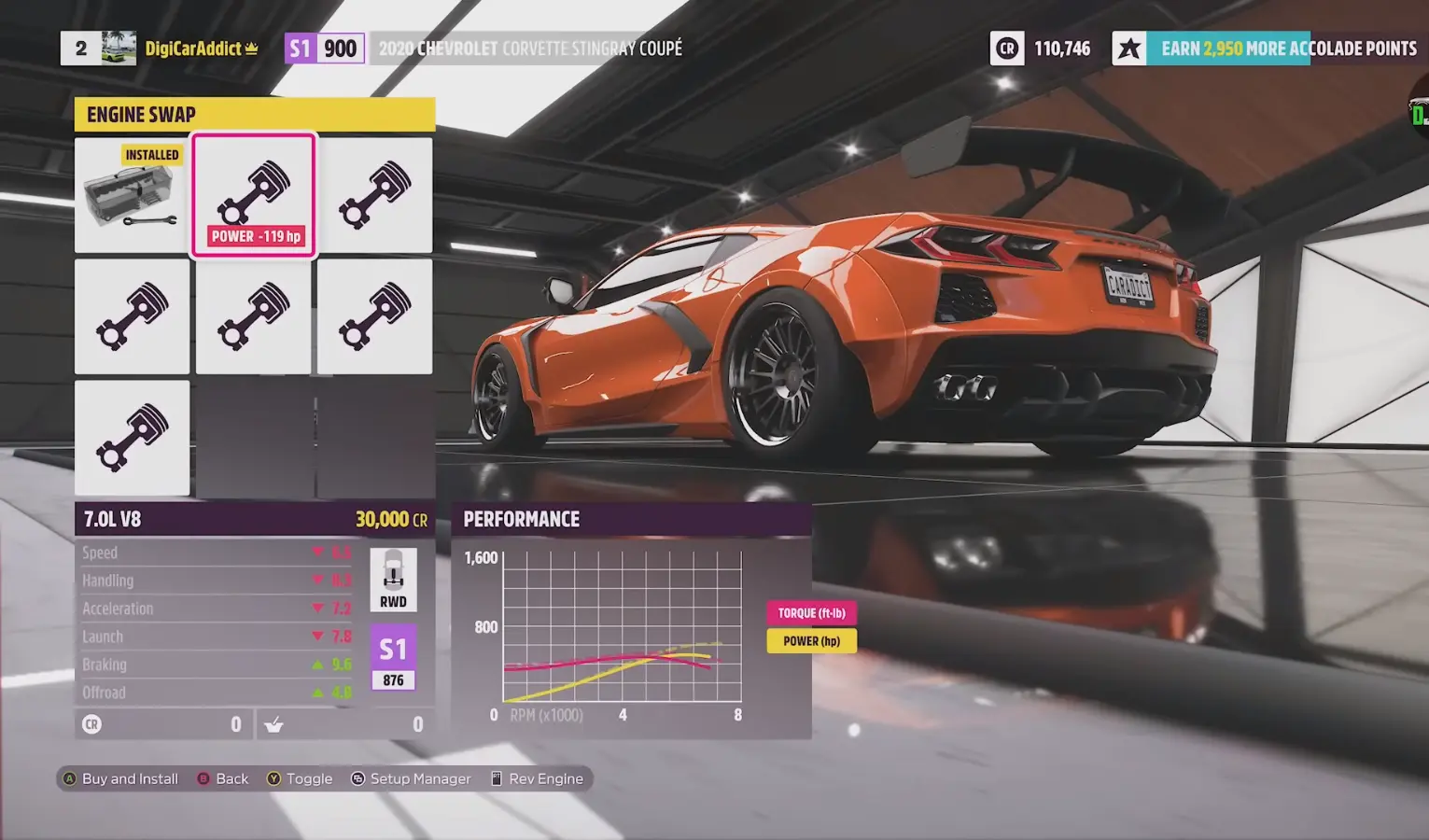The image size is (1429, 840).
Task: Select the first piston icon in second row
Action: coord(132,316)
